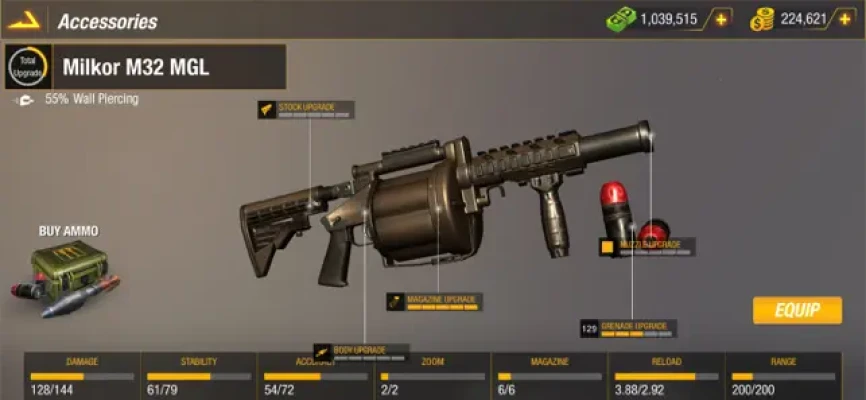Add more cash with the plus button
Viewport: 866px width, 400px height.
pos(719,19)
